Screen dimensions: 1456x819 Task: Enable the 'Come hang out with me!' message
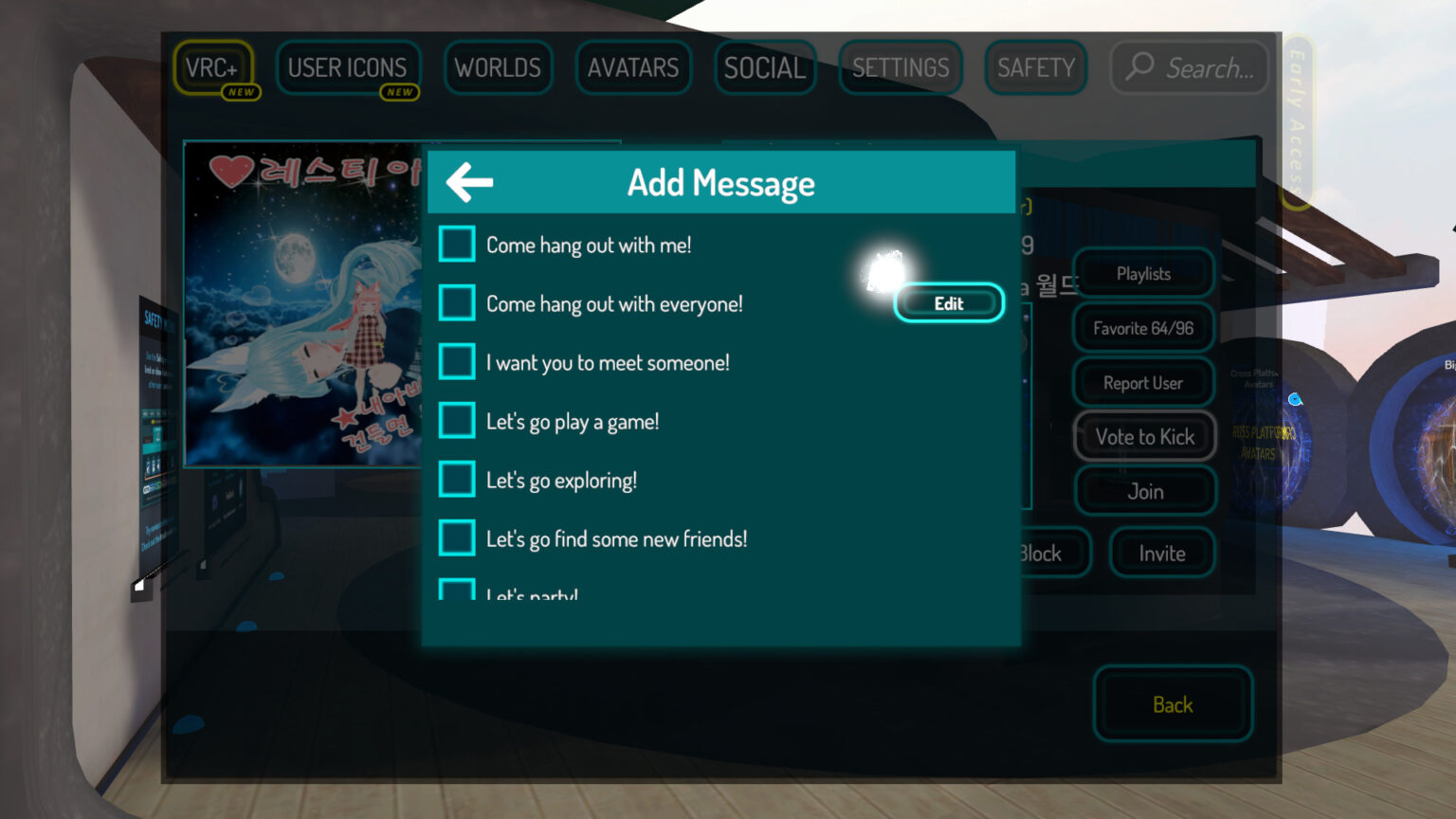point(457,244)
